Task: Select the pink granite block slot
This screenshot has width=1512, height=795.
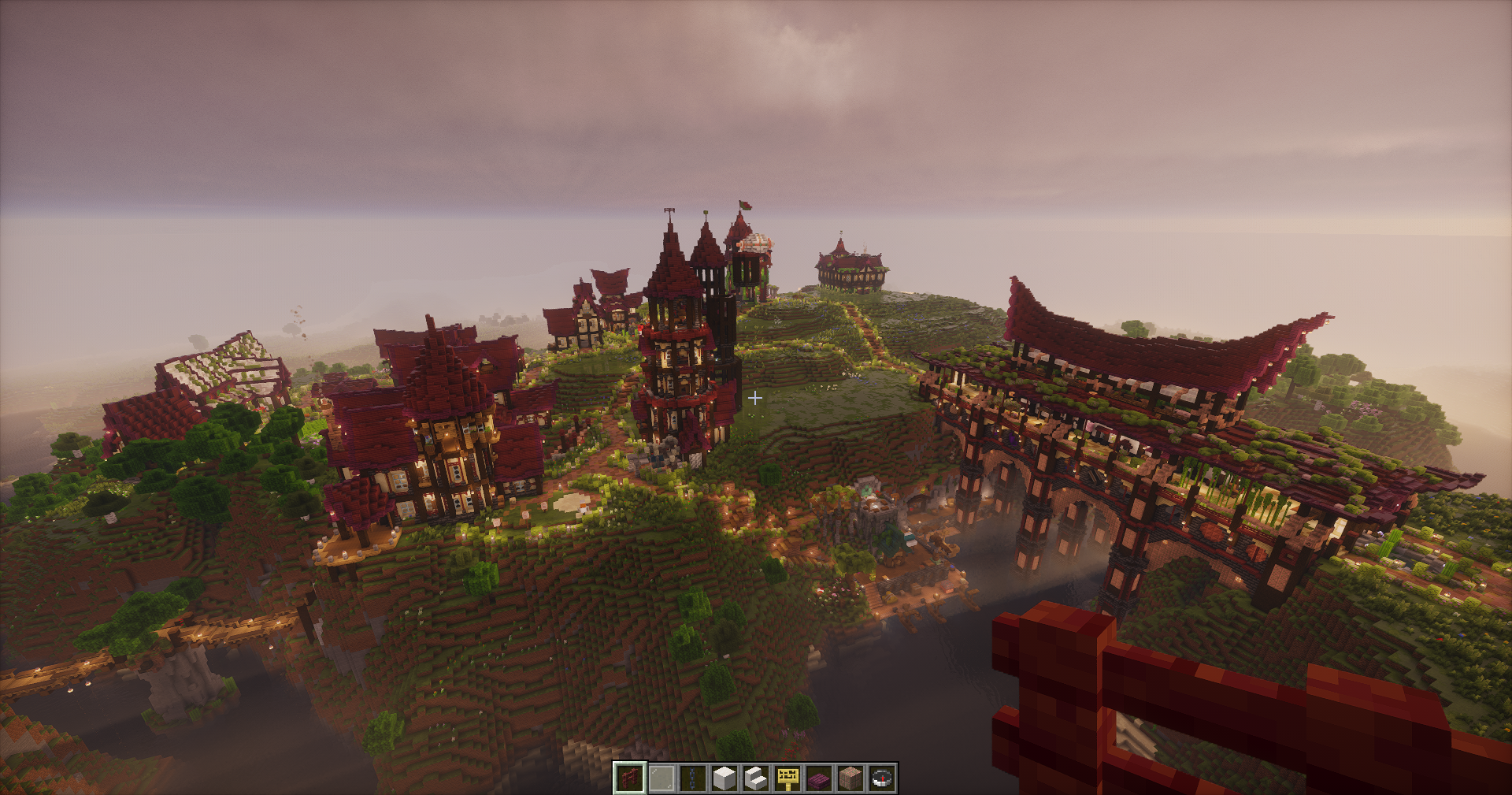Action: point(850,778)
